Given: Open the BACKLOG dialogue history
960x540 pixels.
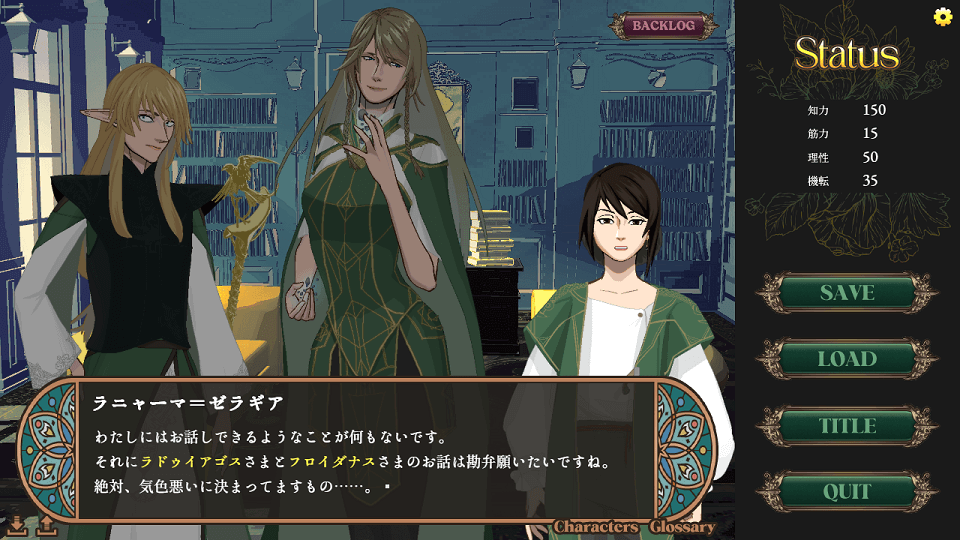Looking at the screenshot, I should click(x=664, y=26).
